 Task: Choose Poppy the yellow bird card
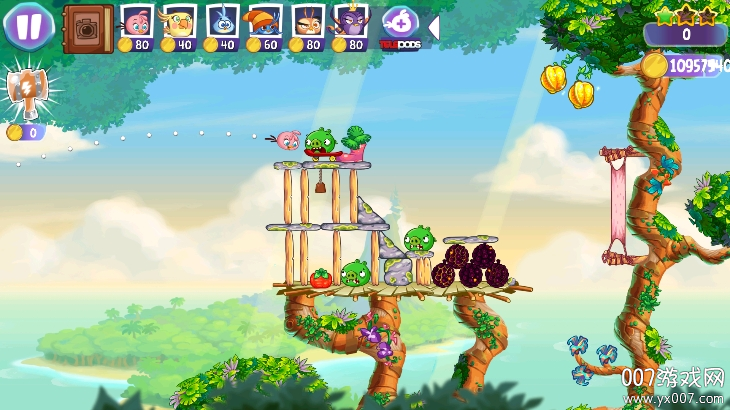click(179, 20)
